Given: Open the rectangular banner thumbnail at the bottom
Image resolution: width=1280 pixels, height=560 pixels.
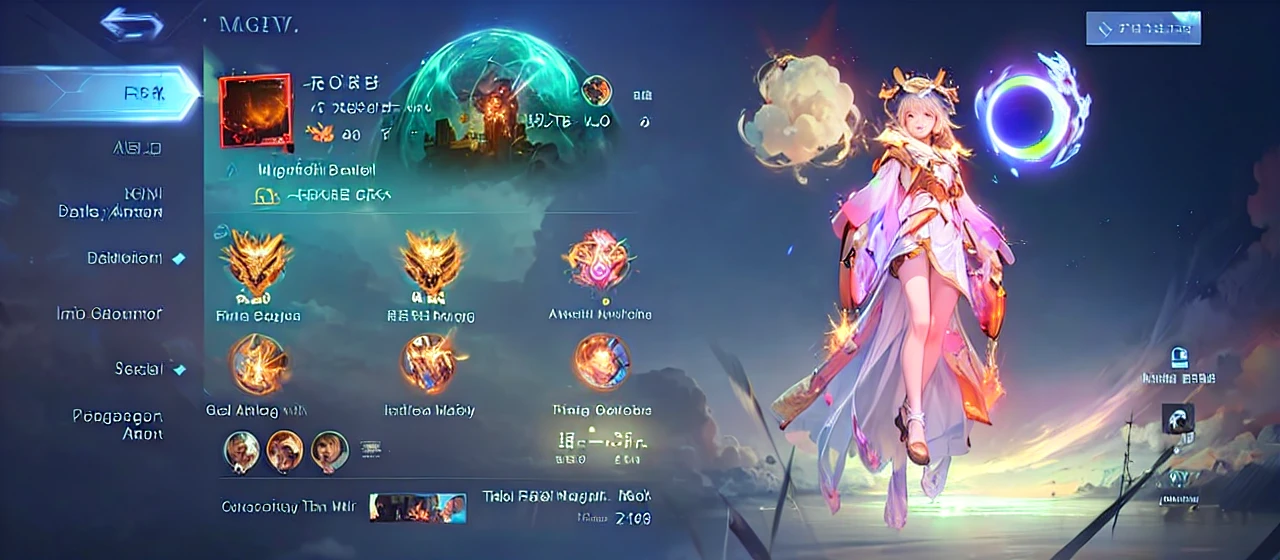Looking at the screenshot, I should 417,507.
